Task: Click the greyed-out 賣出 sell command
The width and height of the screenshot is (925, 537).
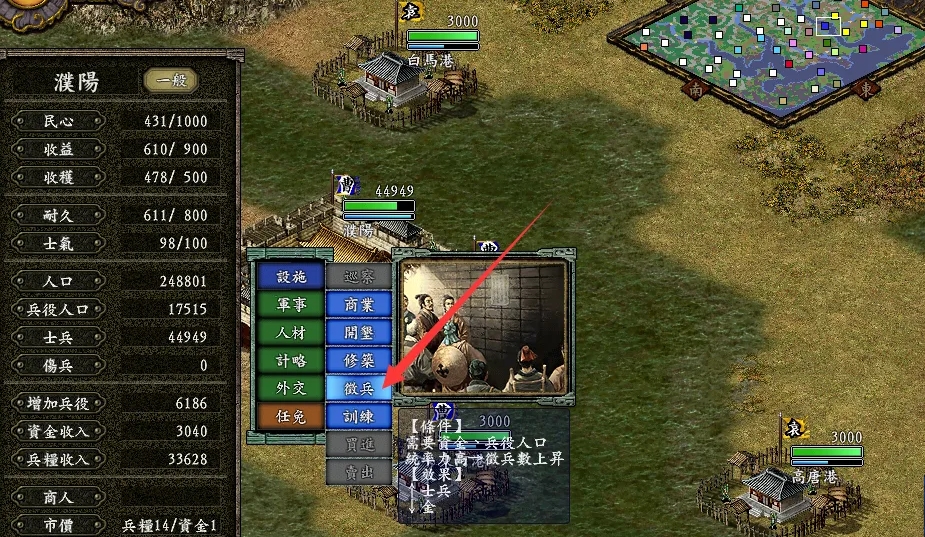Action: 358,471
